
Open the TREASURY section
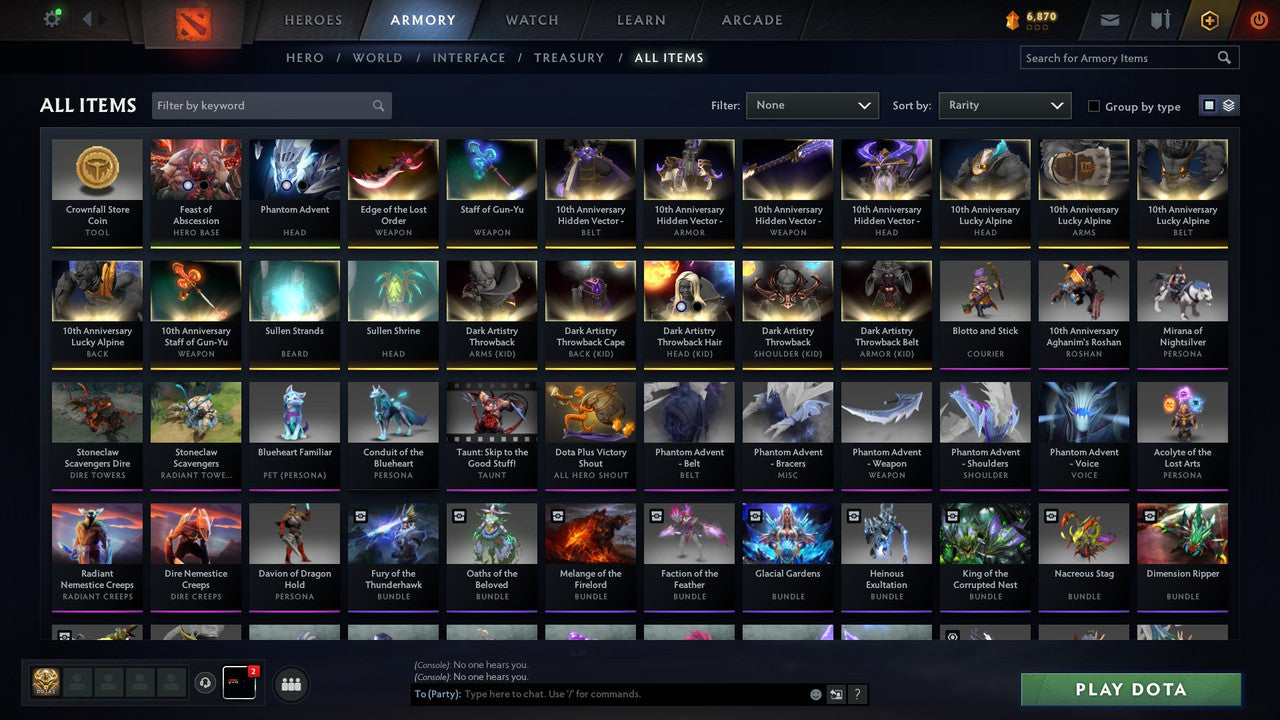pos(569,57)
